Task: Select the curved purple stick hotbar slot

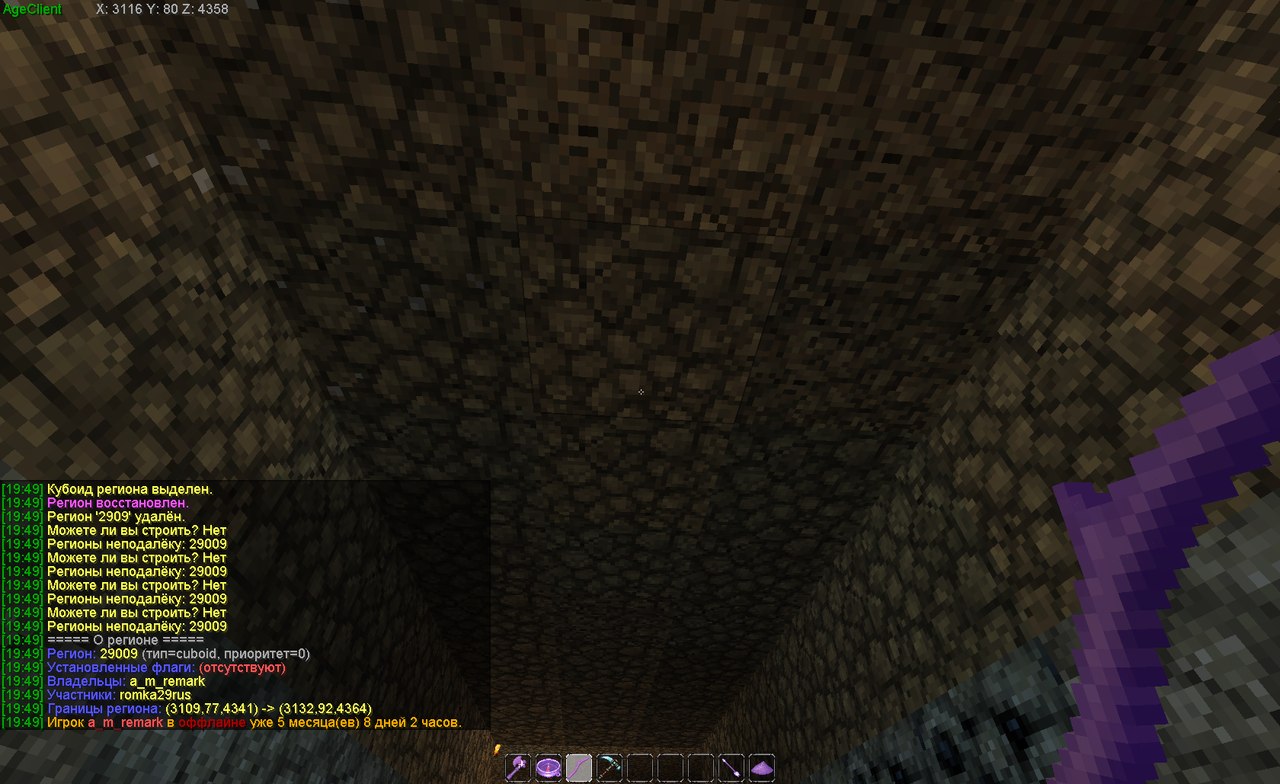Action: click(578, 768)
